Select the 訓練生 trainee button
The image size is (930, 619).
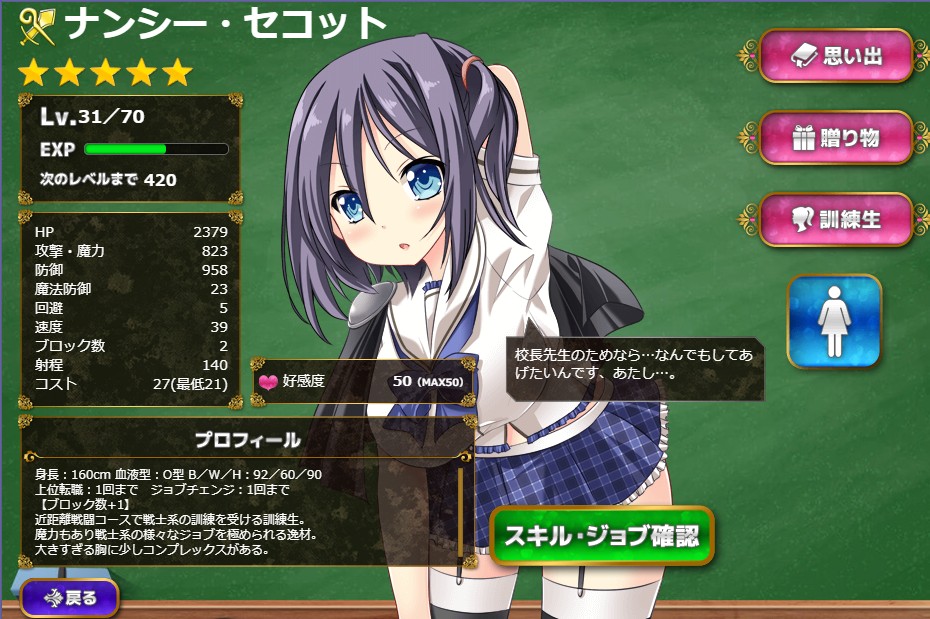(836, 219)
